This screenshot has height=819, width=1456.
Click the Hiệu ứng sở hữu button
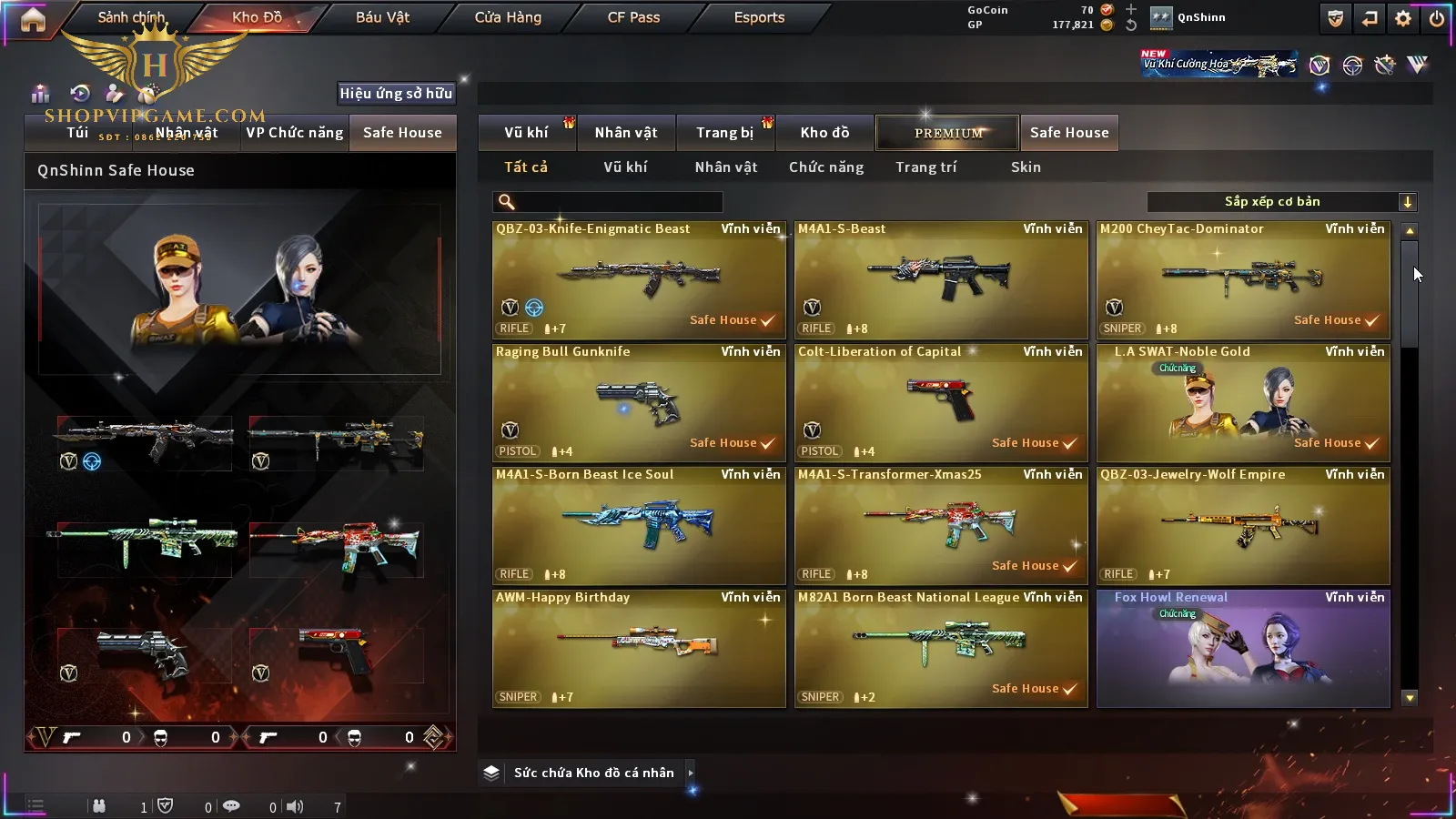396,93
